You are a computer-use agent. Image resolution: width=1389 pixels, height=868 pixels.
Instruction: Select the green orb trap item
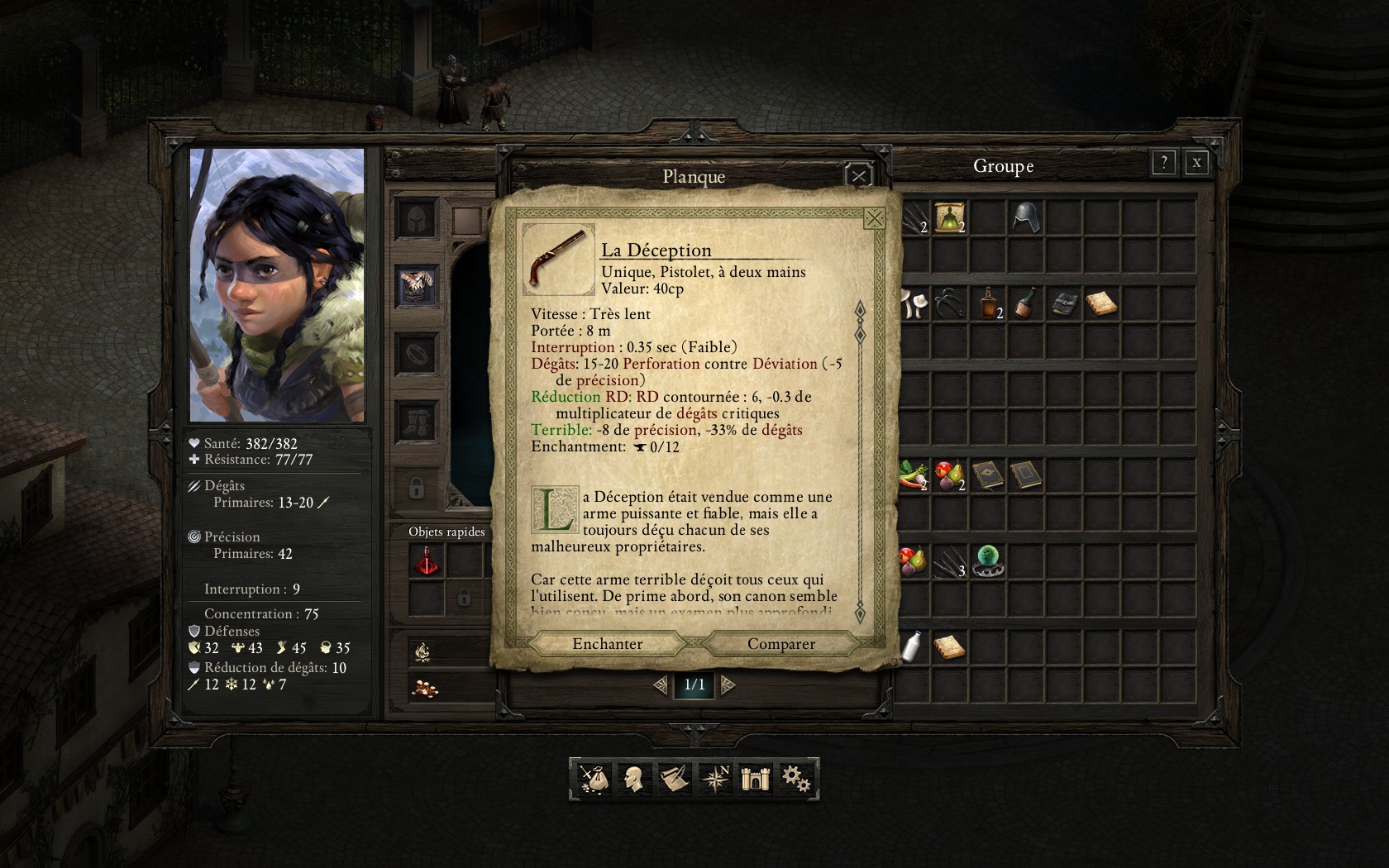(988, 561)
